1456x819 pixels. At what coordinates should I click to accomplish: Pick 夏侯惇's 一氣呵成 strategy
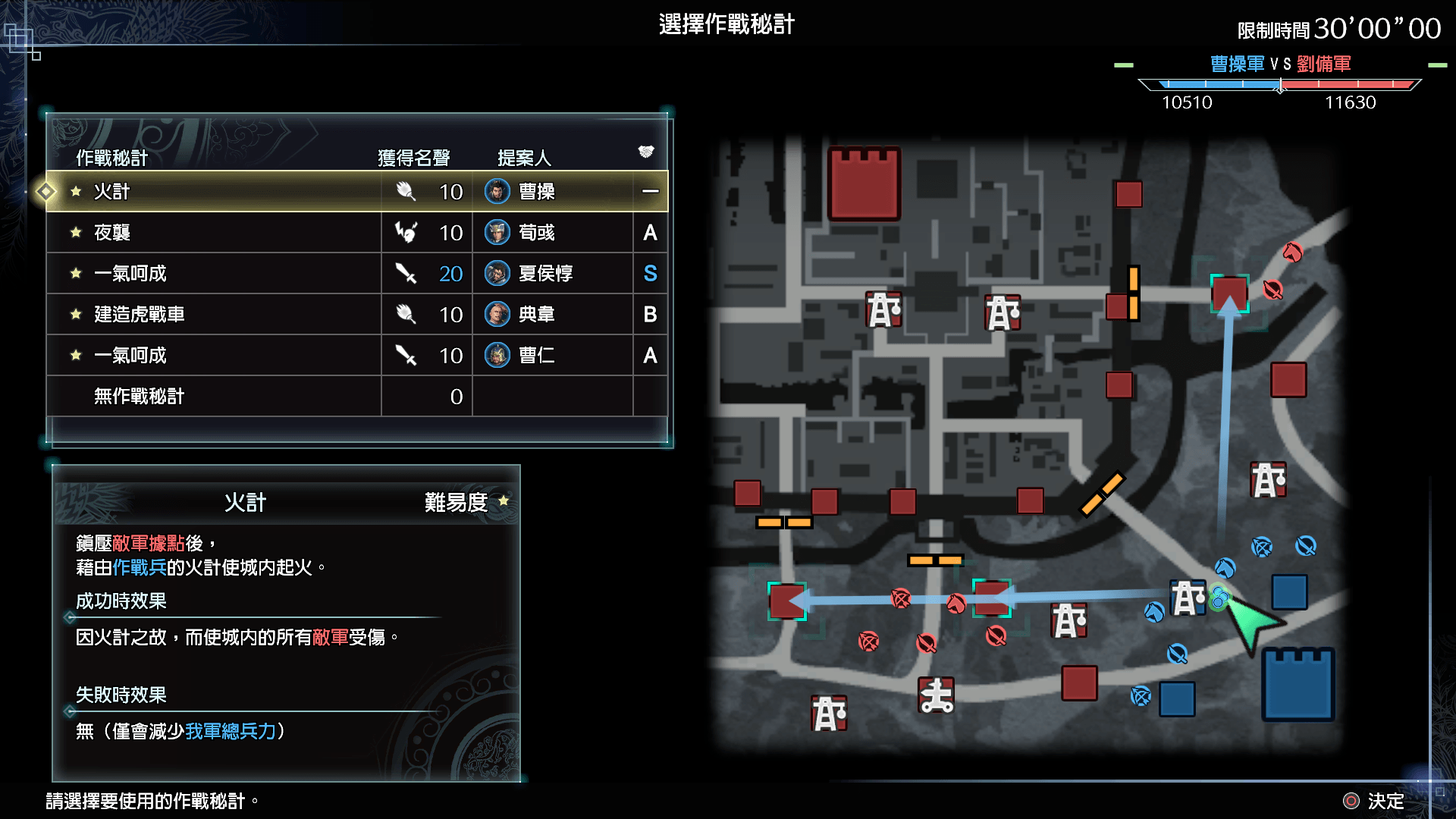point(356,274)
